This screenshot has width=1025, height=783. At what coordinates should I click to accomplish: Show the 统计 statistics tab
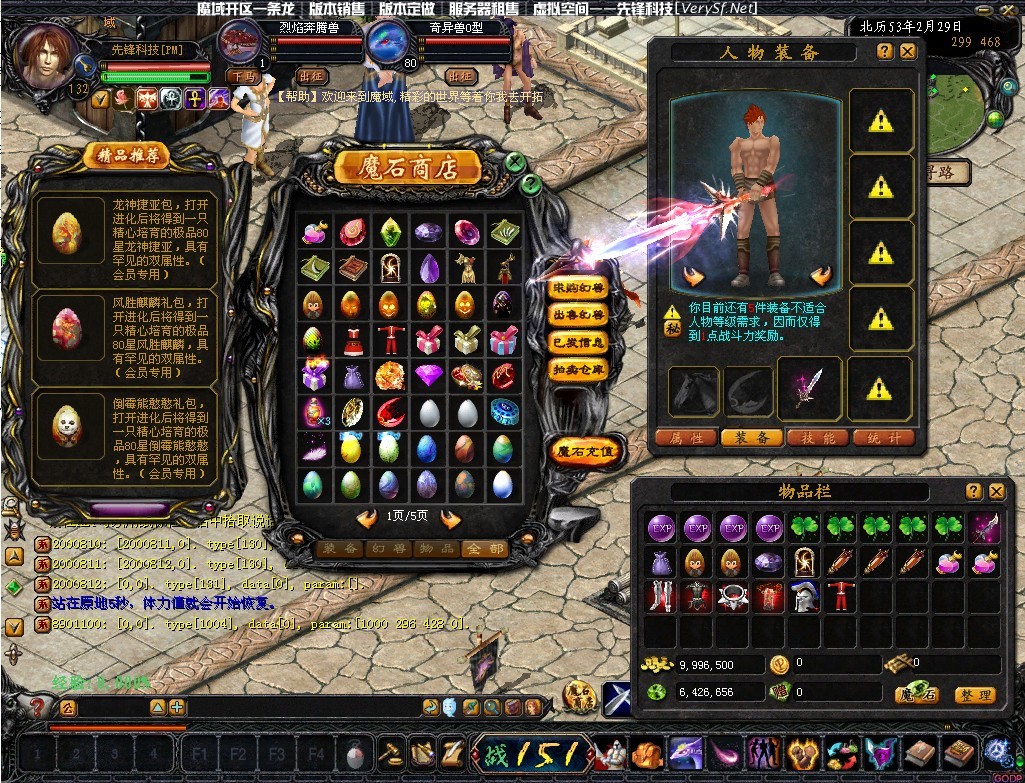pyautogui.click(x=883, y=438)
